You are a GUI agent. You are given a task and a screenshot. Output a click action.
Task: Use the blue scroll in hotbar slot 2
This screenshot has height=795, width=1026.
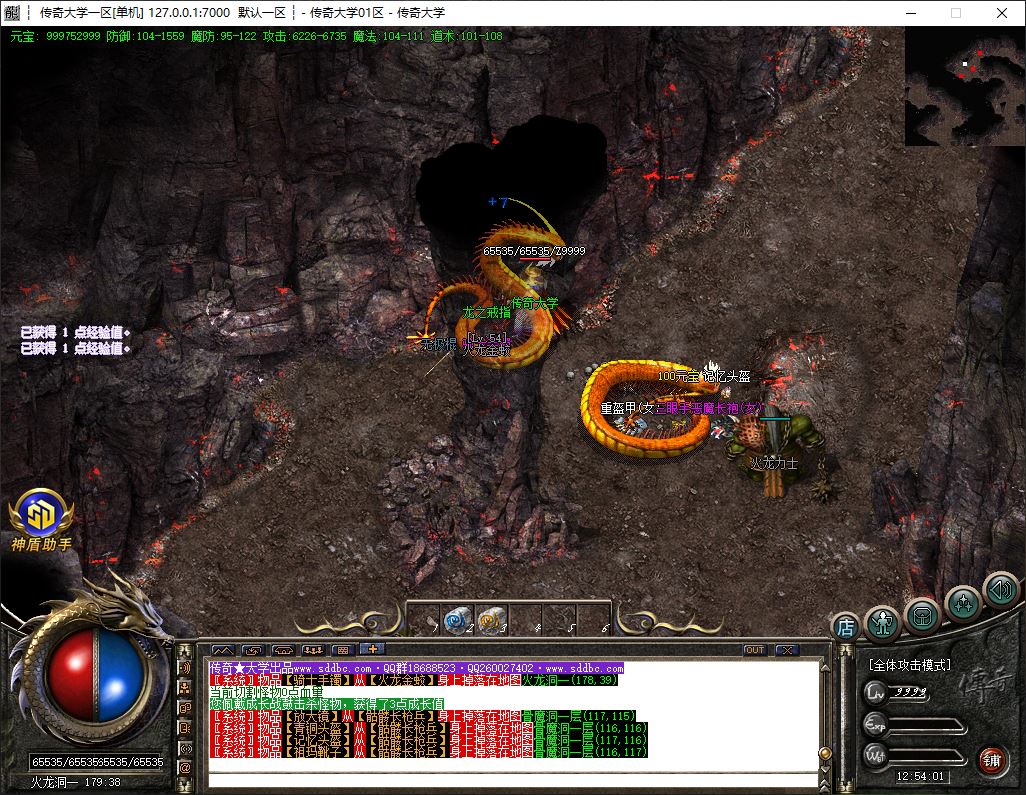click(x=457, y=620)
